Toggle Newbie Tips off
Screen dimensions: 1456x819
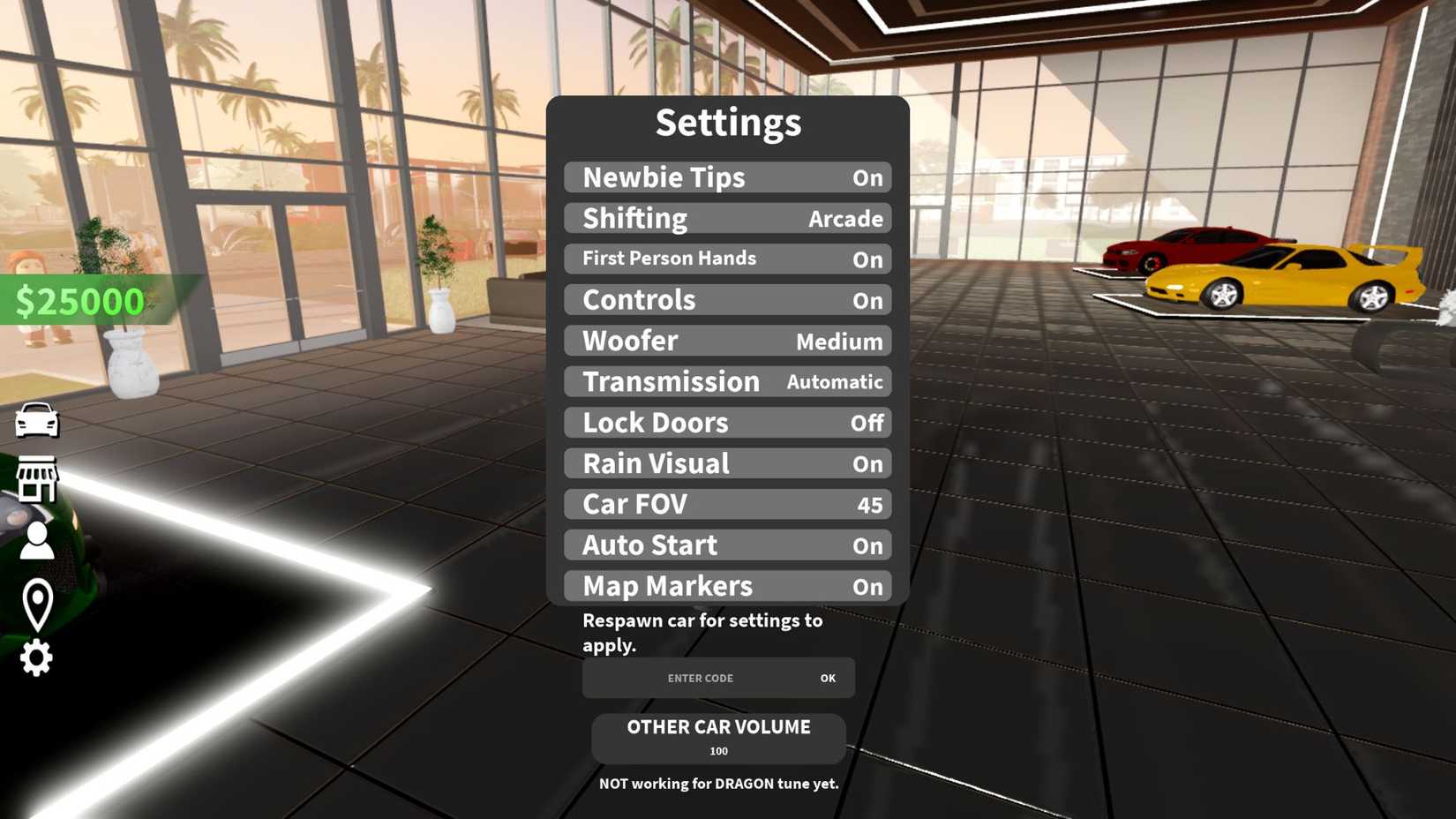tap(727, 177)
